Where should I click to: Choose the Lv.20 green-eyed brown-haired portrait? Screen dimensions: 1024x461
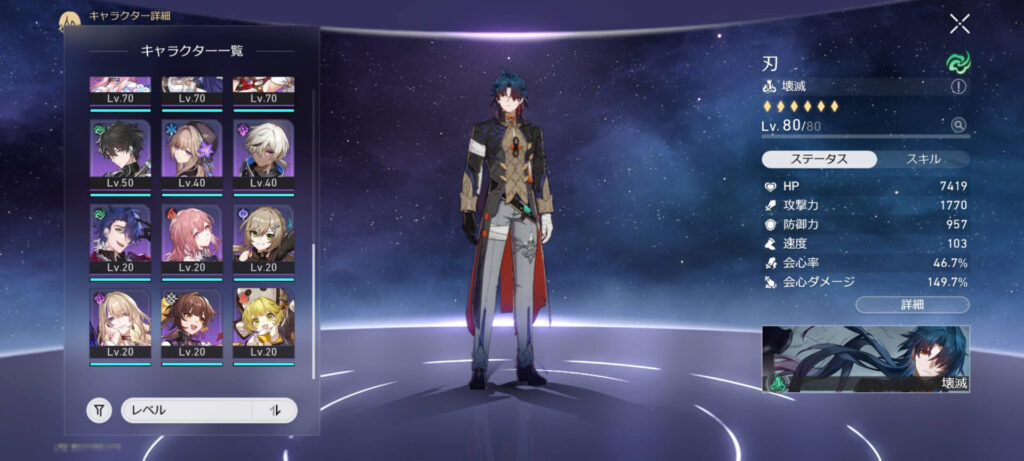(264, 235)
